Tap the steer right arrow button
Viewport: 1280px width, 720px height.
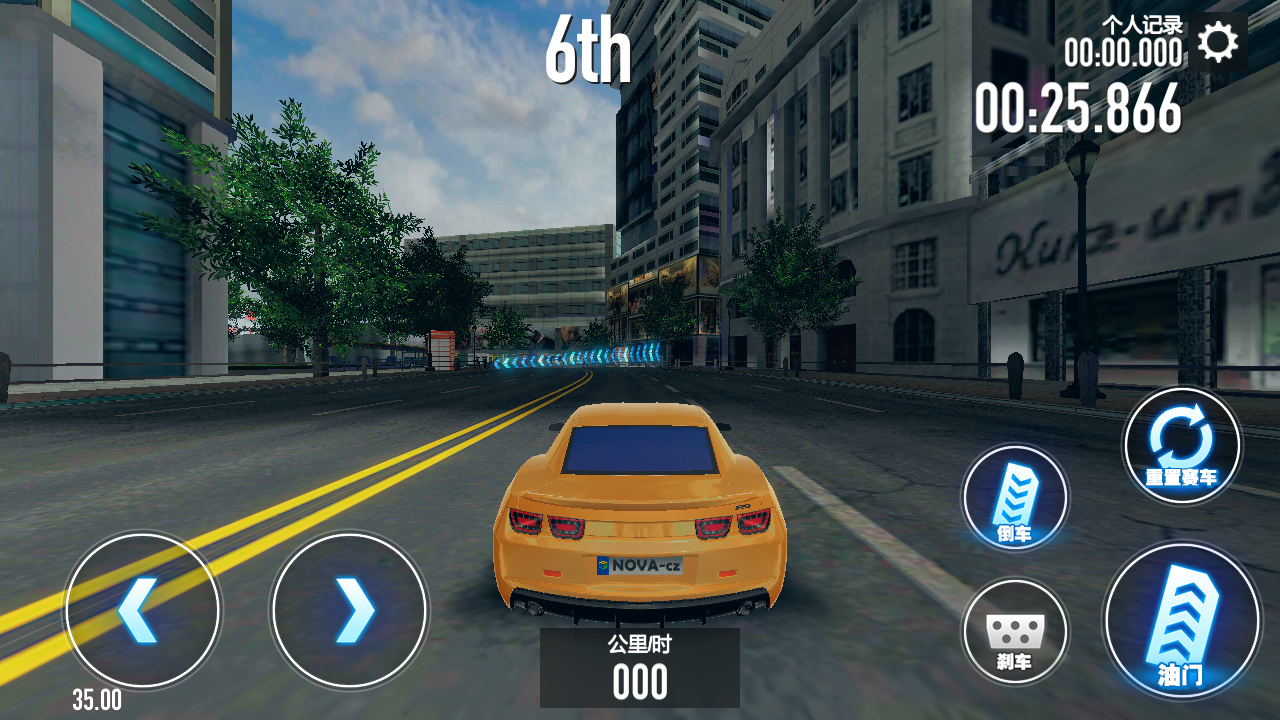pyautogui.click(x=350, y=610)
